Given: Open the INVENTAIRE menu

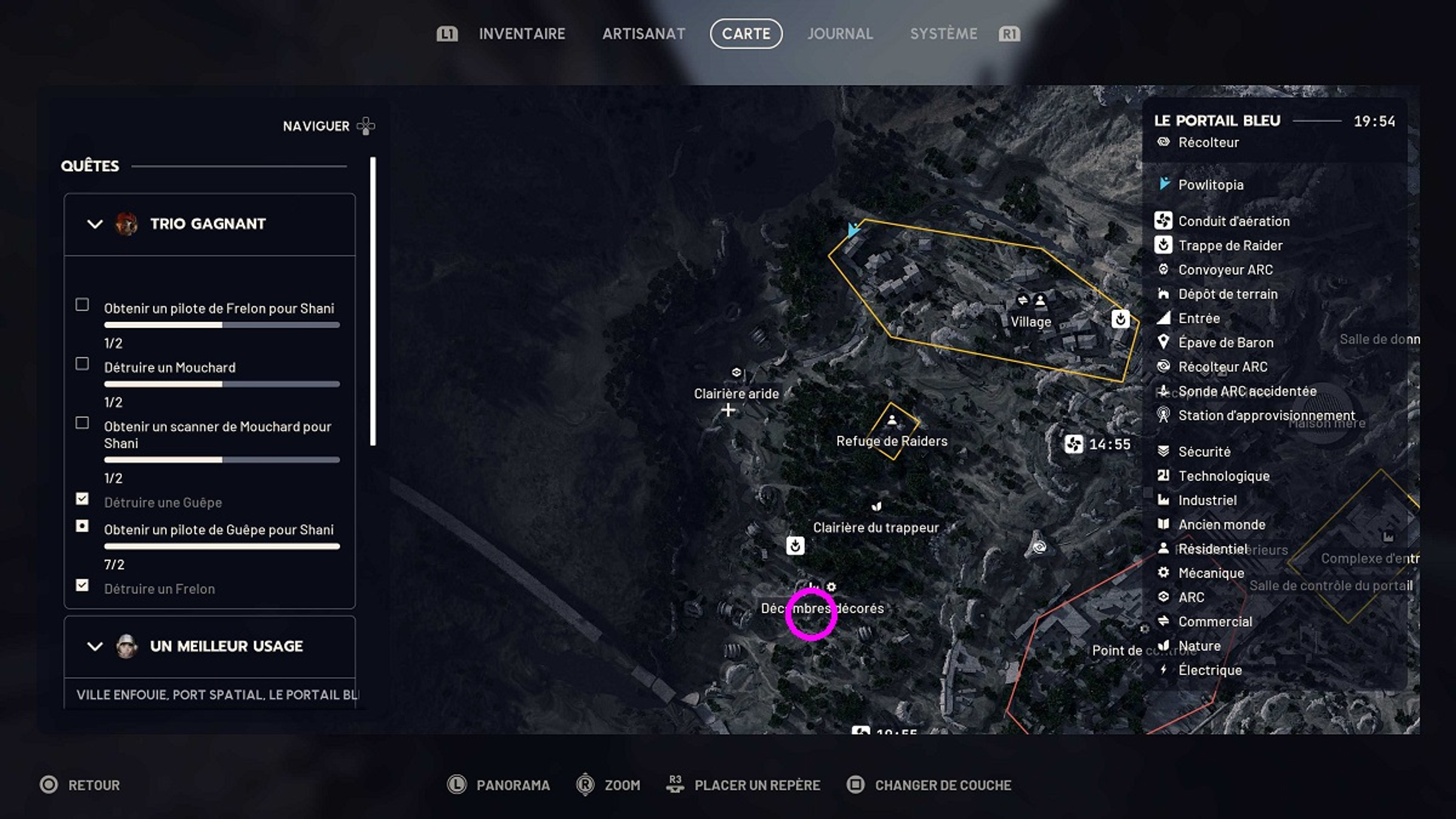Looking at the screenshot, I should (x=522, y=33).
